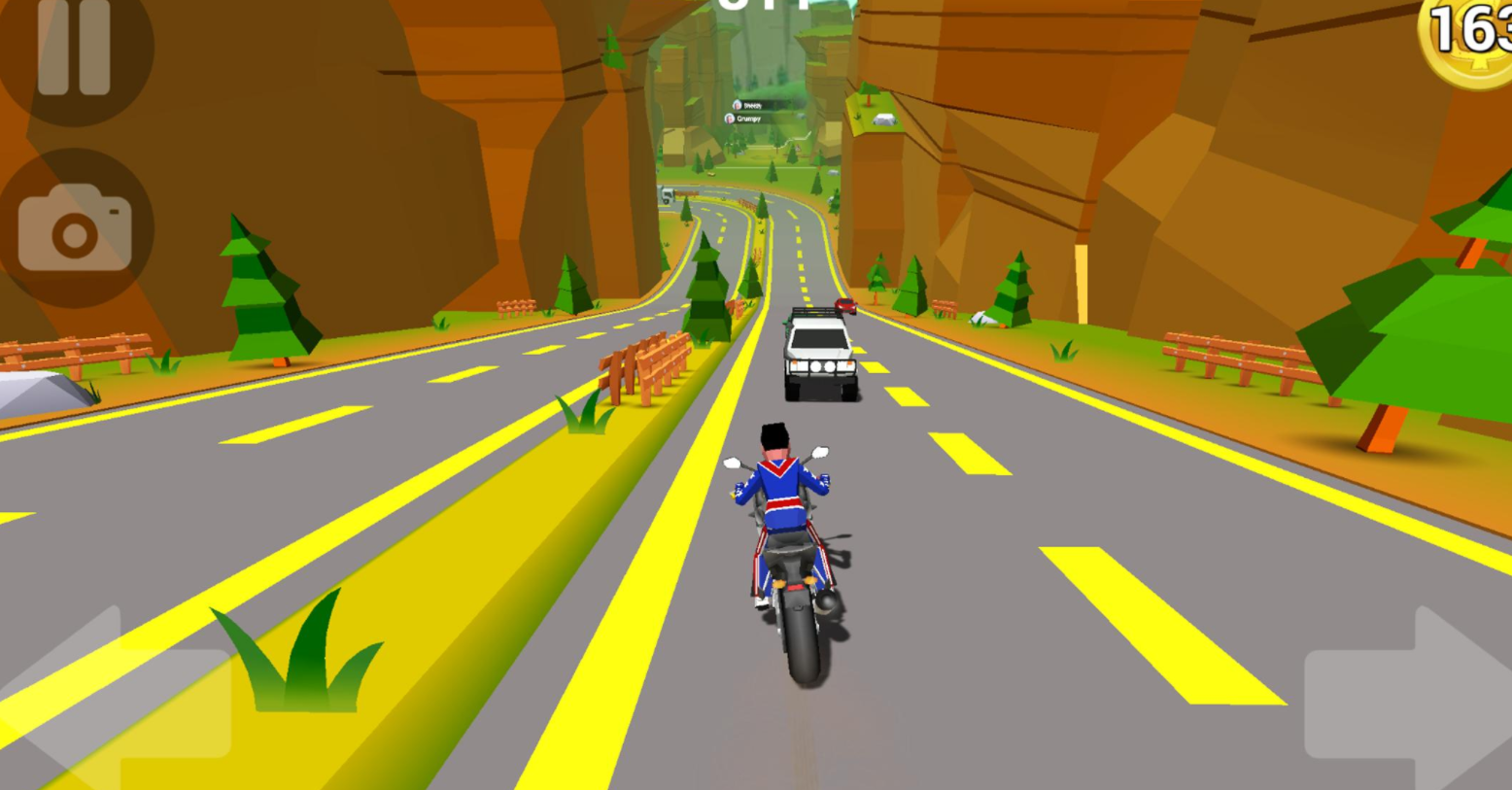Steer left with the left arrow
Image resolution: width=1512 pixels, height=790 pixels.
117,702
